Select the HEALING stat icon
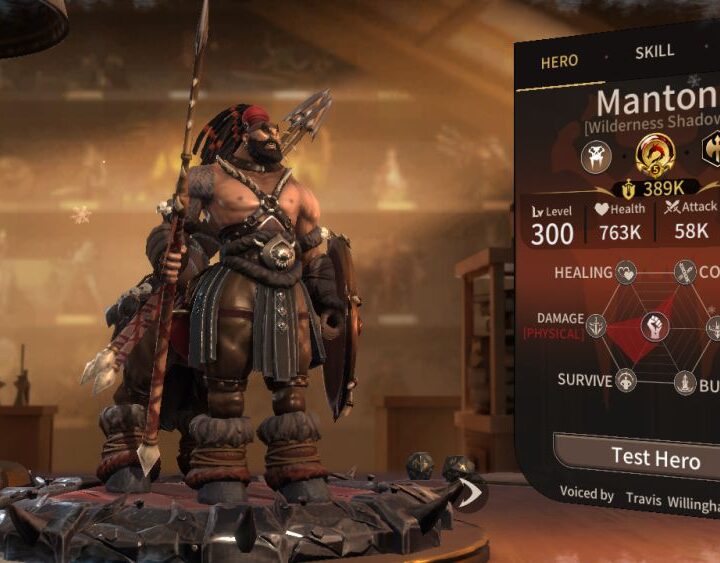This screenshot has width=720, height=563. (x=626, y=272)
